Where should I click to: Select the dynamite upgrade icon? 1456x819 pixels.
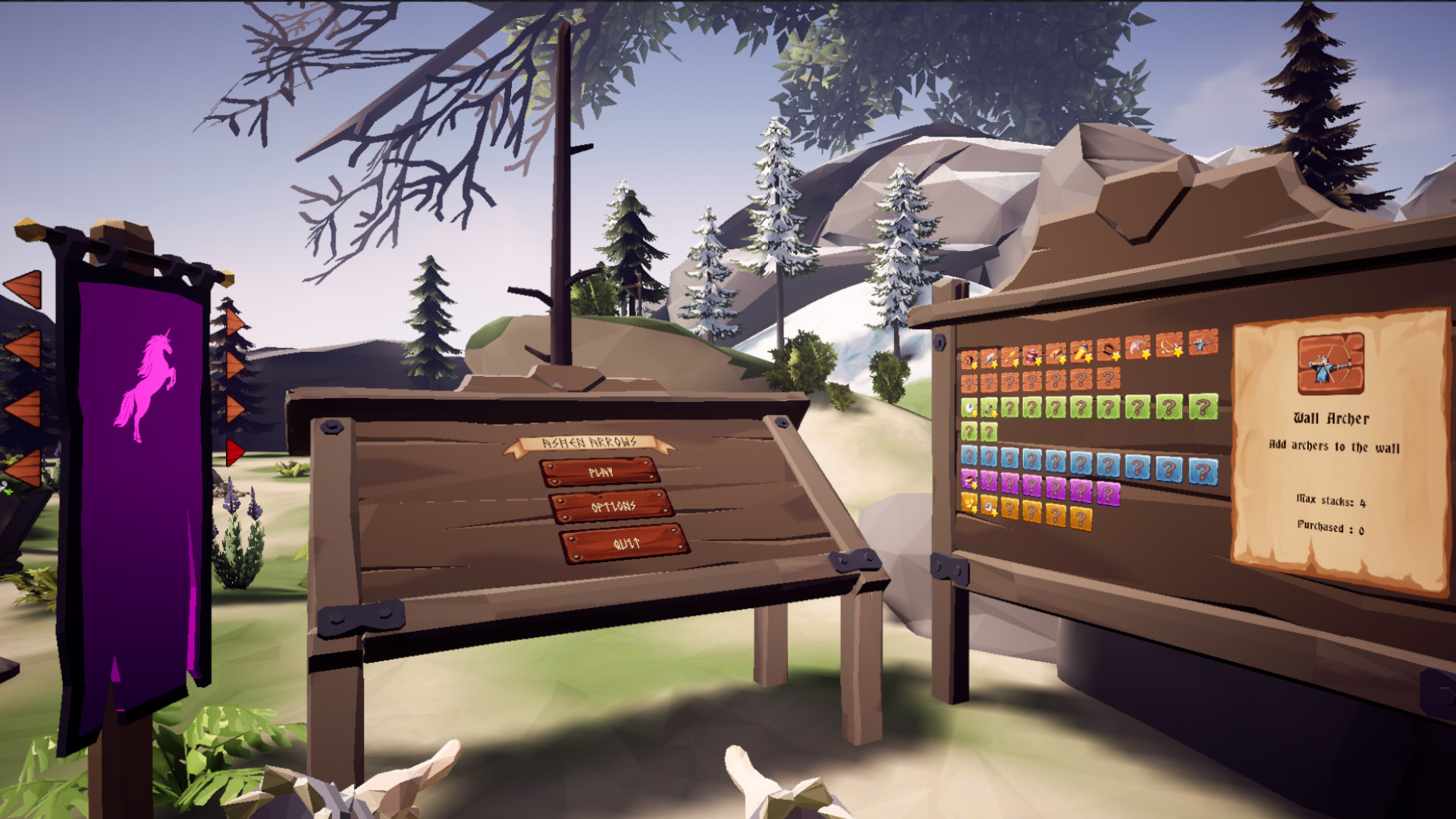coord(1031,356)
